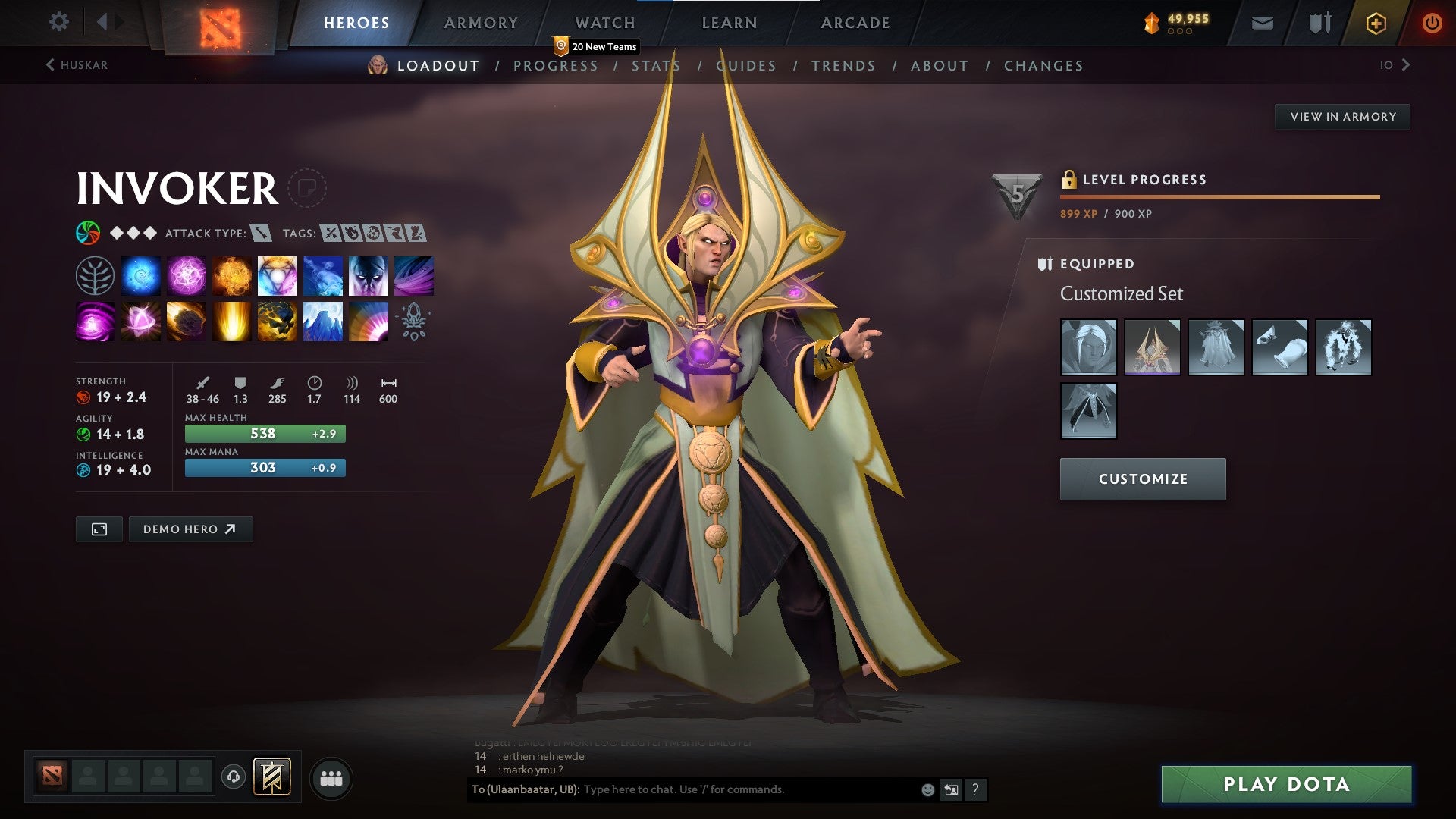Image resolution: width=1456 pixels, height=819 pixels.
Task: Select the Sun Strike ability icon
Action: pos(232,321)
